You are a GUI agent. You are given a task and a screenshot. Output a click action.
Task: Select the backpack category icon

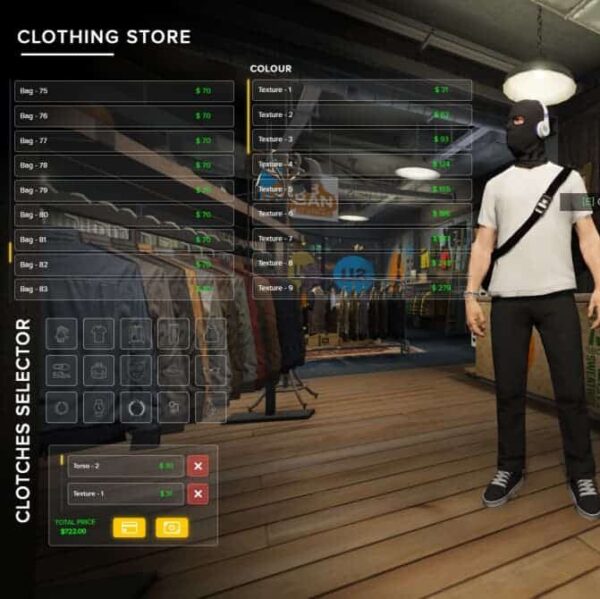98,370
